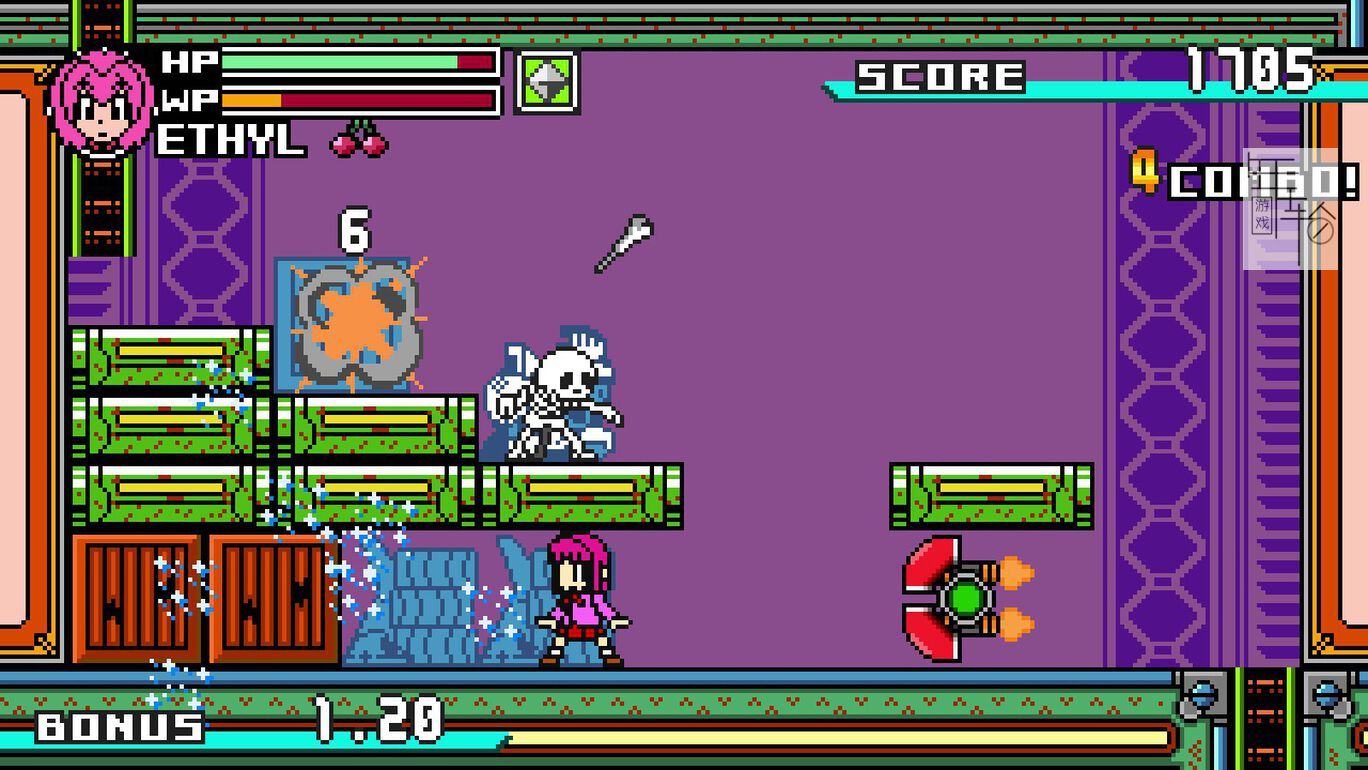Click the cherries icon beside the ETHYL name
1368x770 pixels.
click(359, 140)
